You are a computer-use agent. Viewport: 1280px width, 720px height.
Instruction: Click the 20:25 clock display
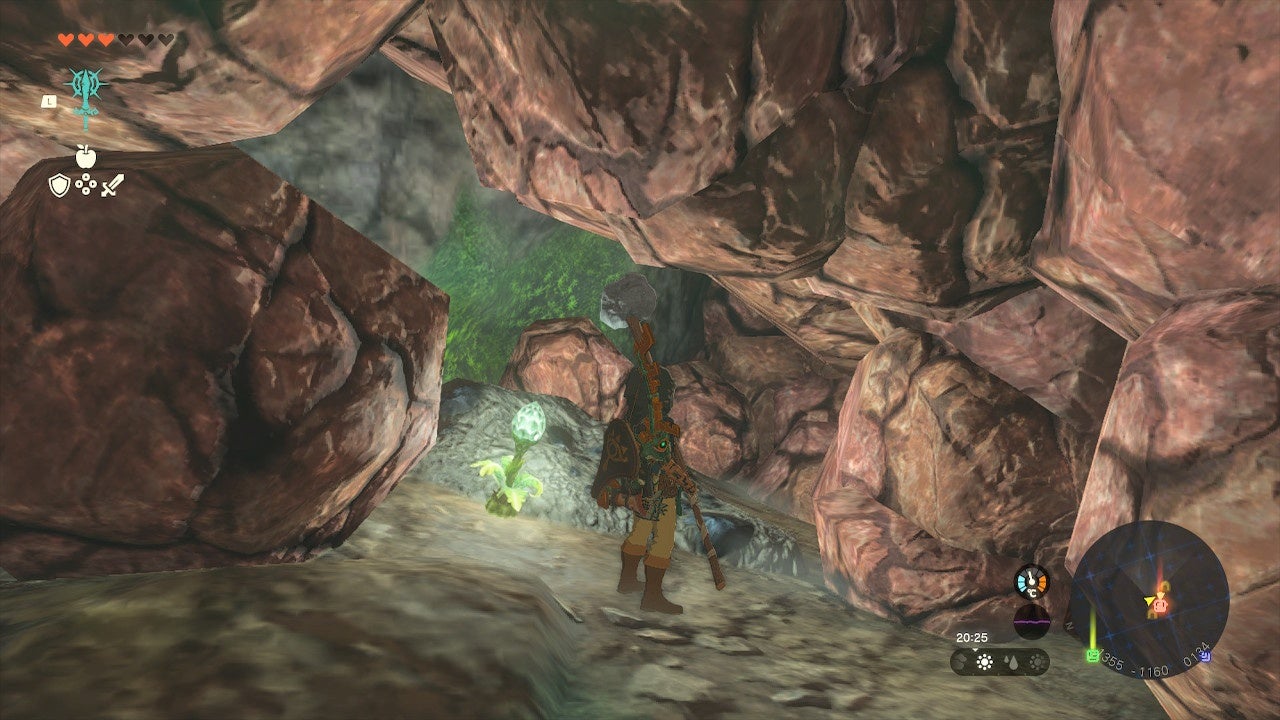(972, 637)
